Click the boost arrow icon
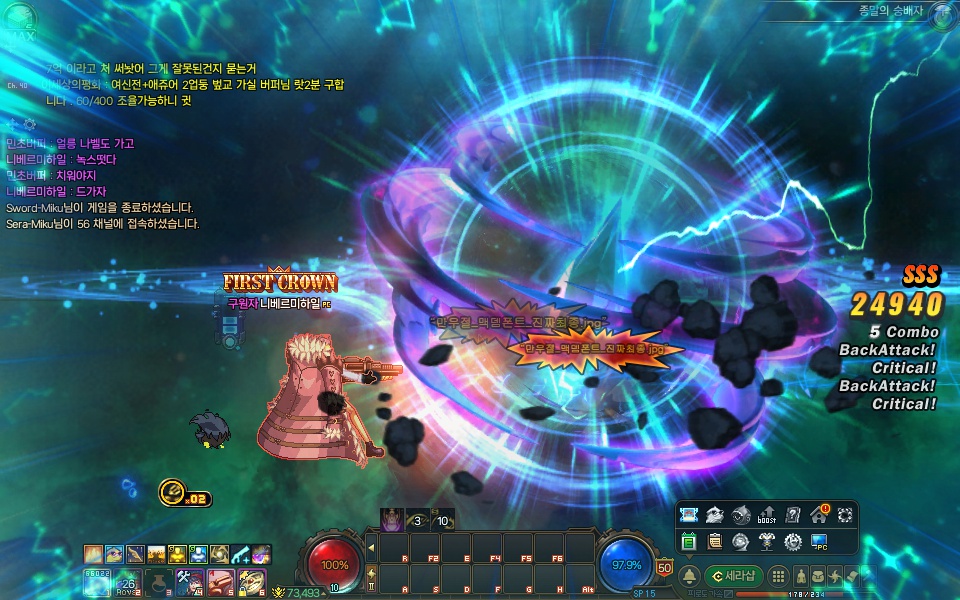This screenshot has width=960, height=600. pyautogui.click(x=767, y=515)
